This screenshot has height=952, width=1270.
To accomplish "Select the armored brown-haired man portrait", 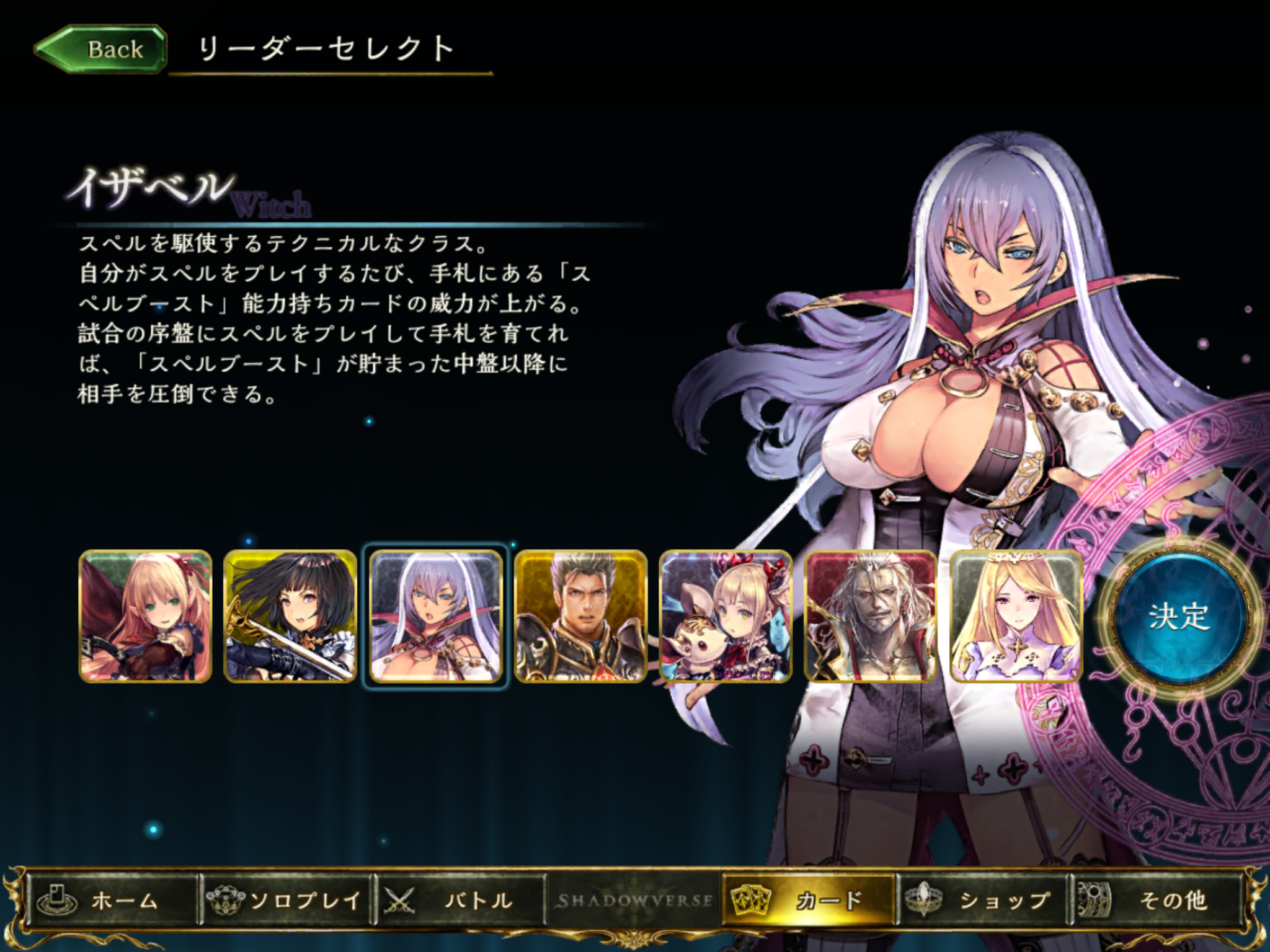I will (580, 617).
